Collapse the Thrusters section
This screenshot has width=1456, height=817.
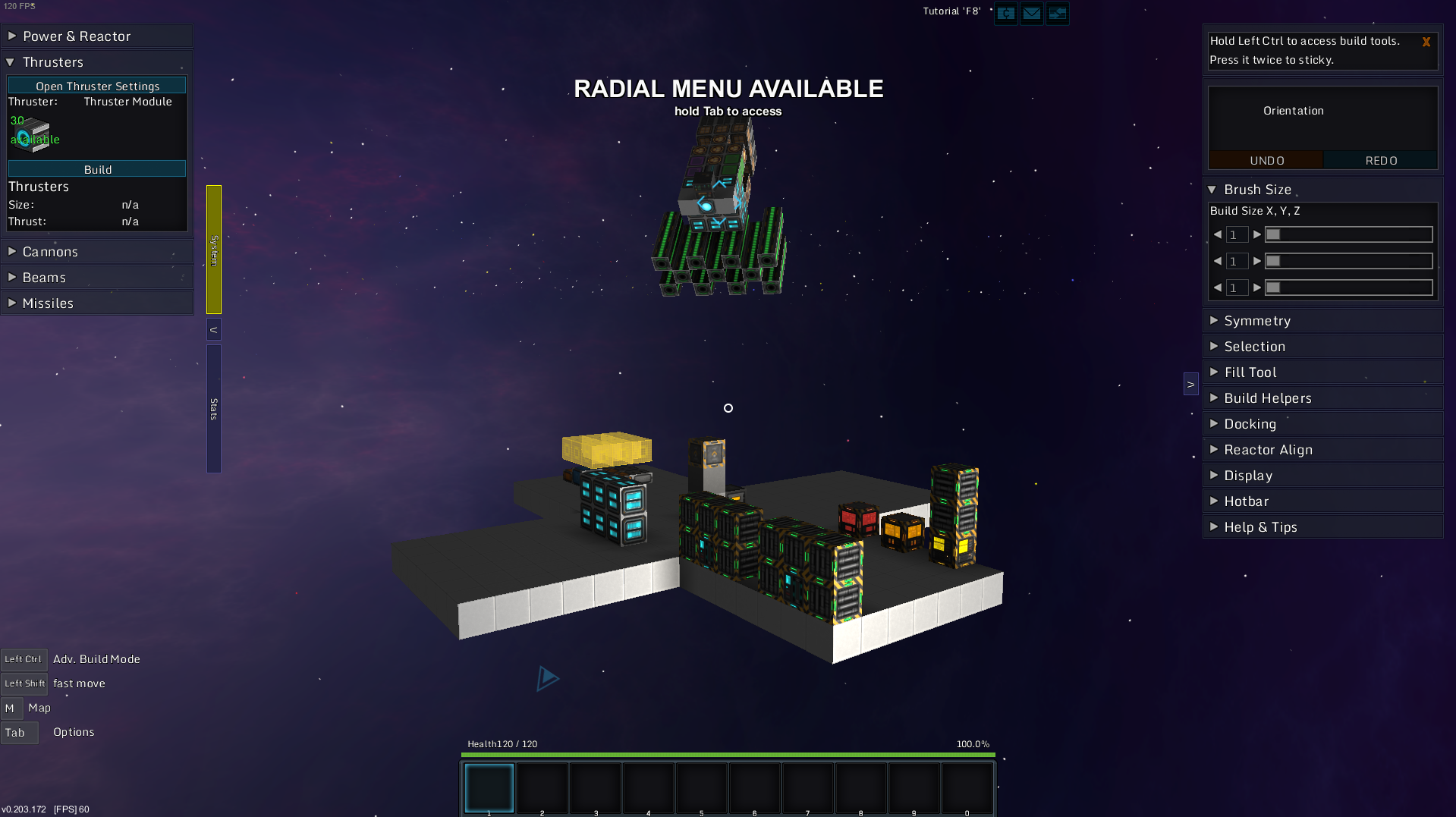(52, 62)
